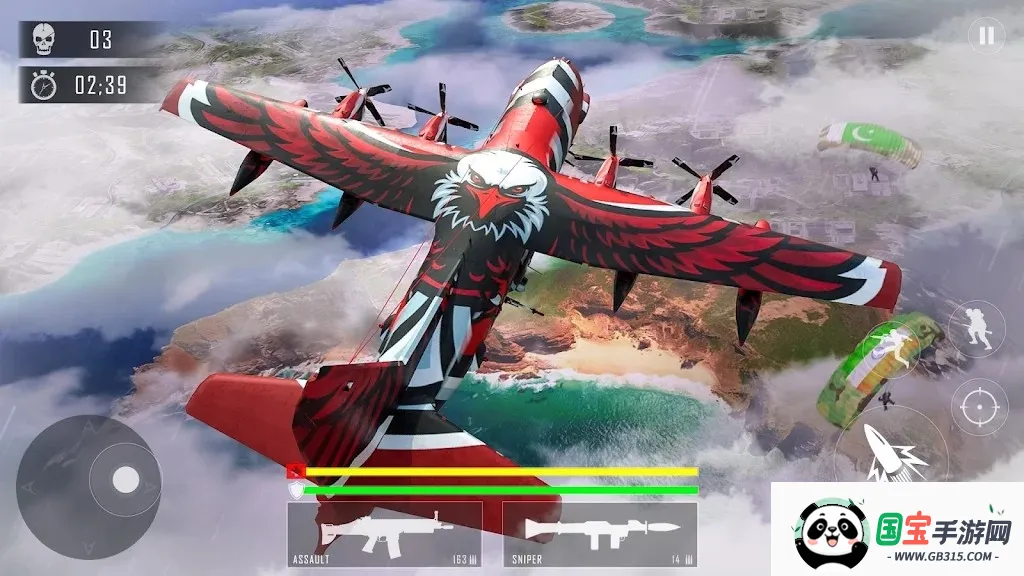Viewport: 1024px width, 576px height.
Task: Tap the running soldier icon button
Action: pyautogui.click(x=976, y=328)
